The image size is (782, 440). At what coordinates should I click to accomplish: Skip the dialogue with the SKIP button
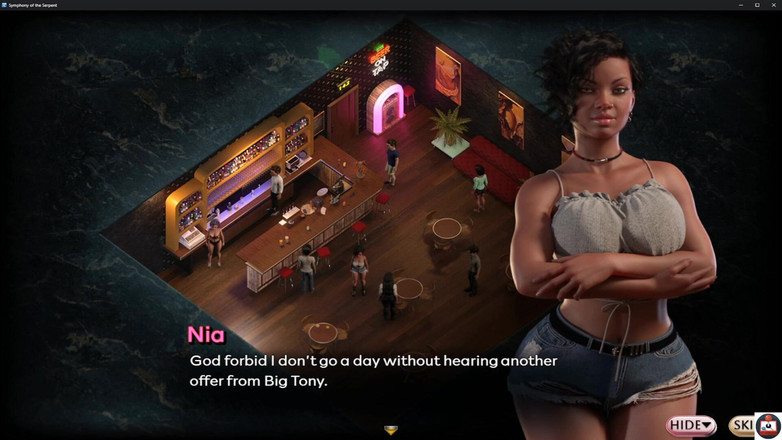[742, 426]
